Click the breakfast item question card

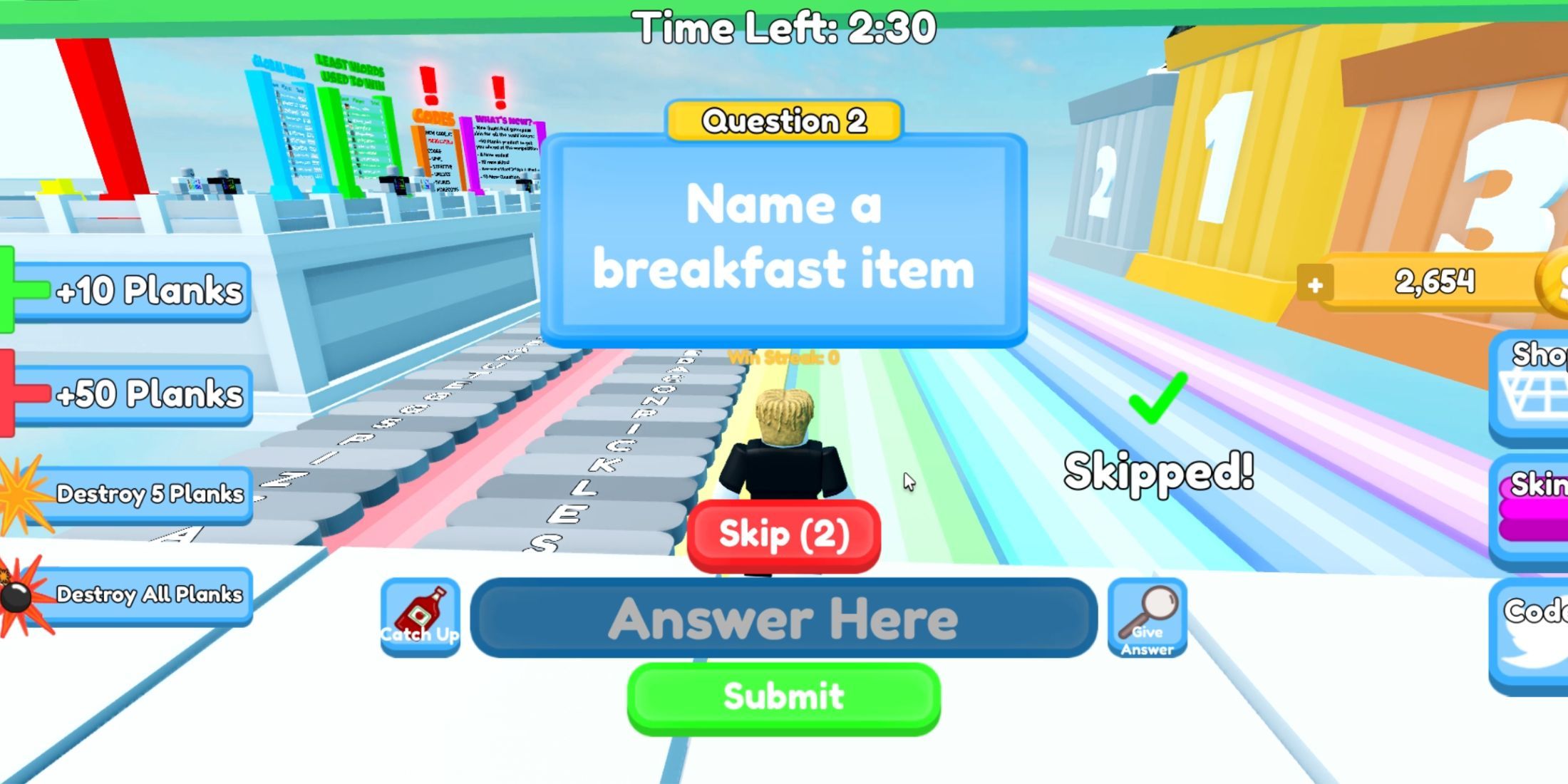click(x=784, y=242)
